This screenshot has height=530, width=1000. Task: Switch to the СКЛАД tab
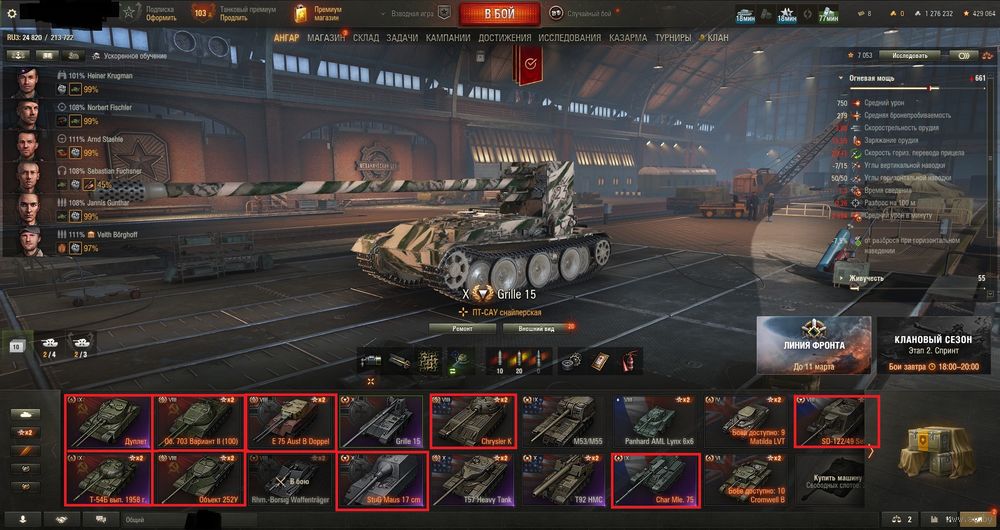point(366,38)
